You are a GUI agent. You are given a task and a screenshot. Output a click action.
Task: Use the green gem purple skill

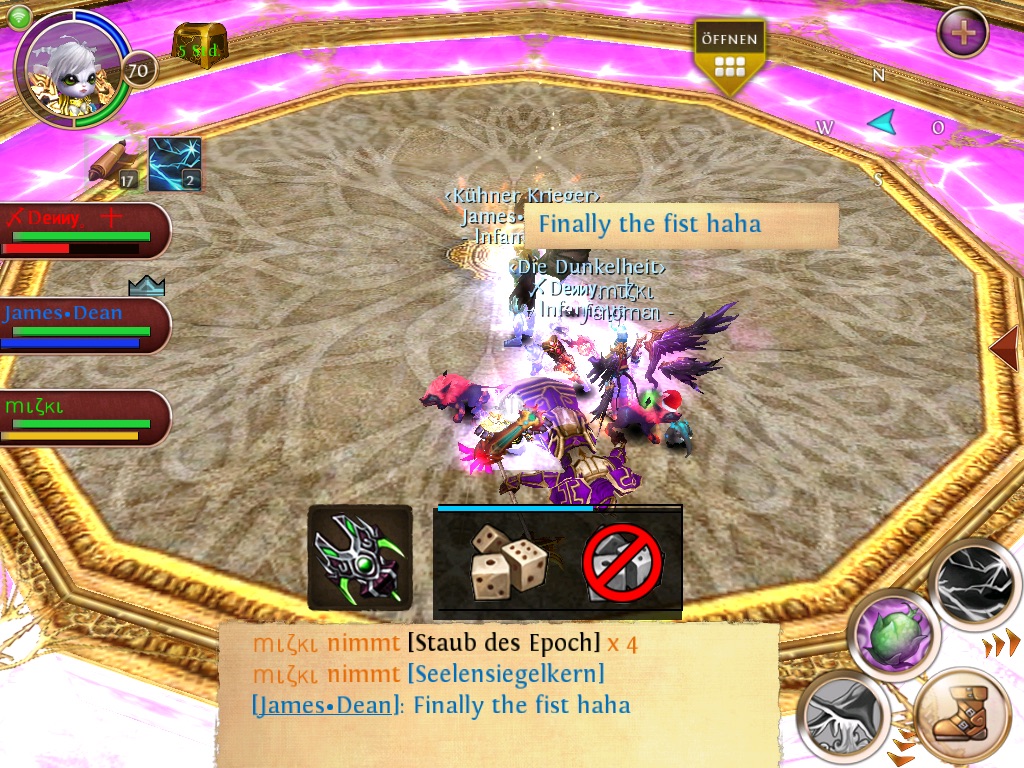895,634
